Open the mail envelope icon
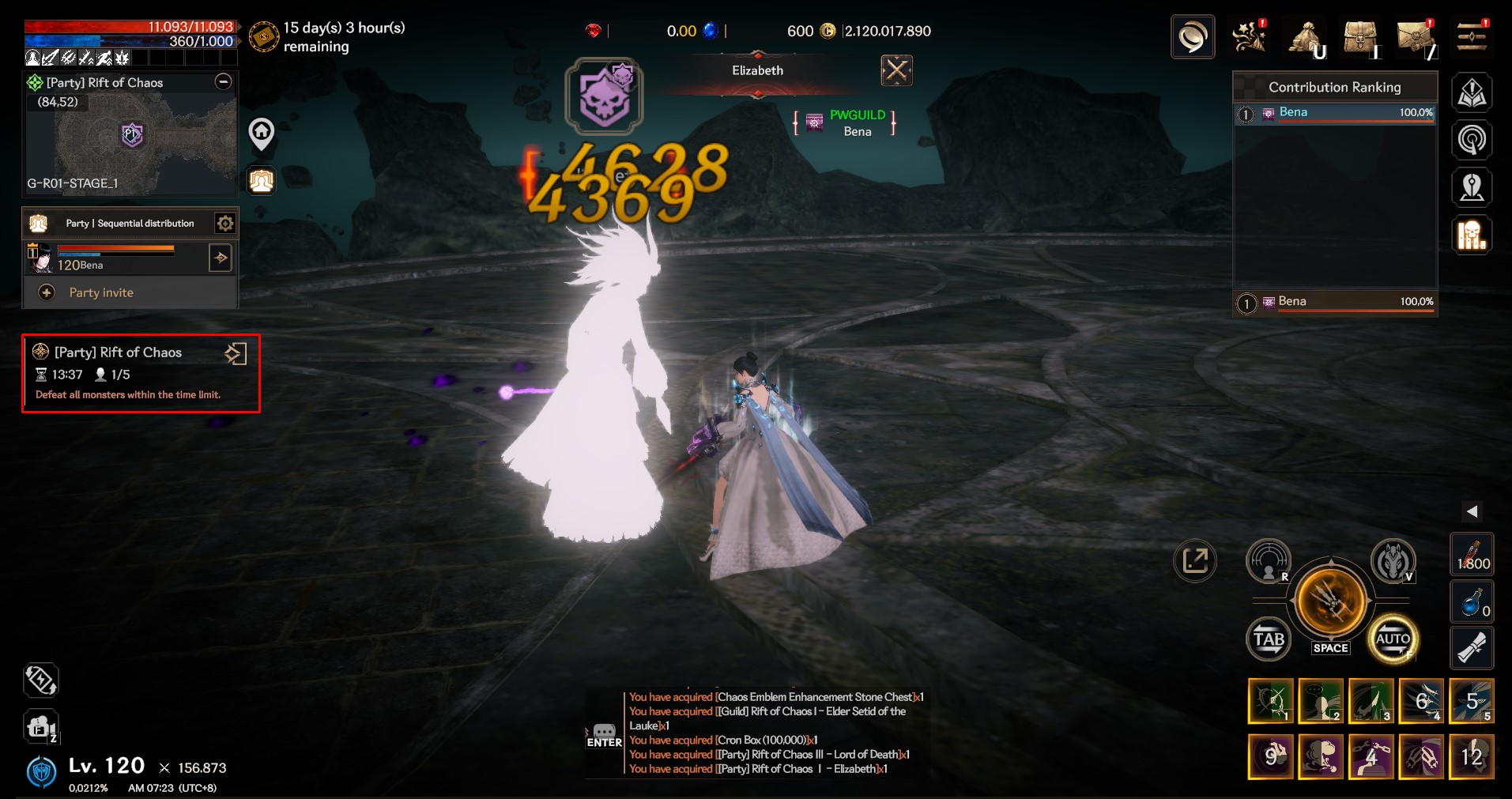1512x799 pixels. 1416,37
